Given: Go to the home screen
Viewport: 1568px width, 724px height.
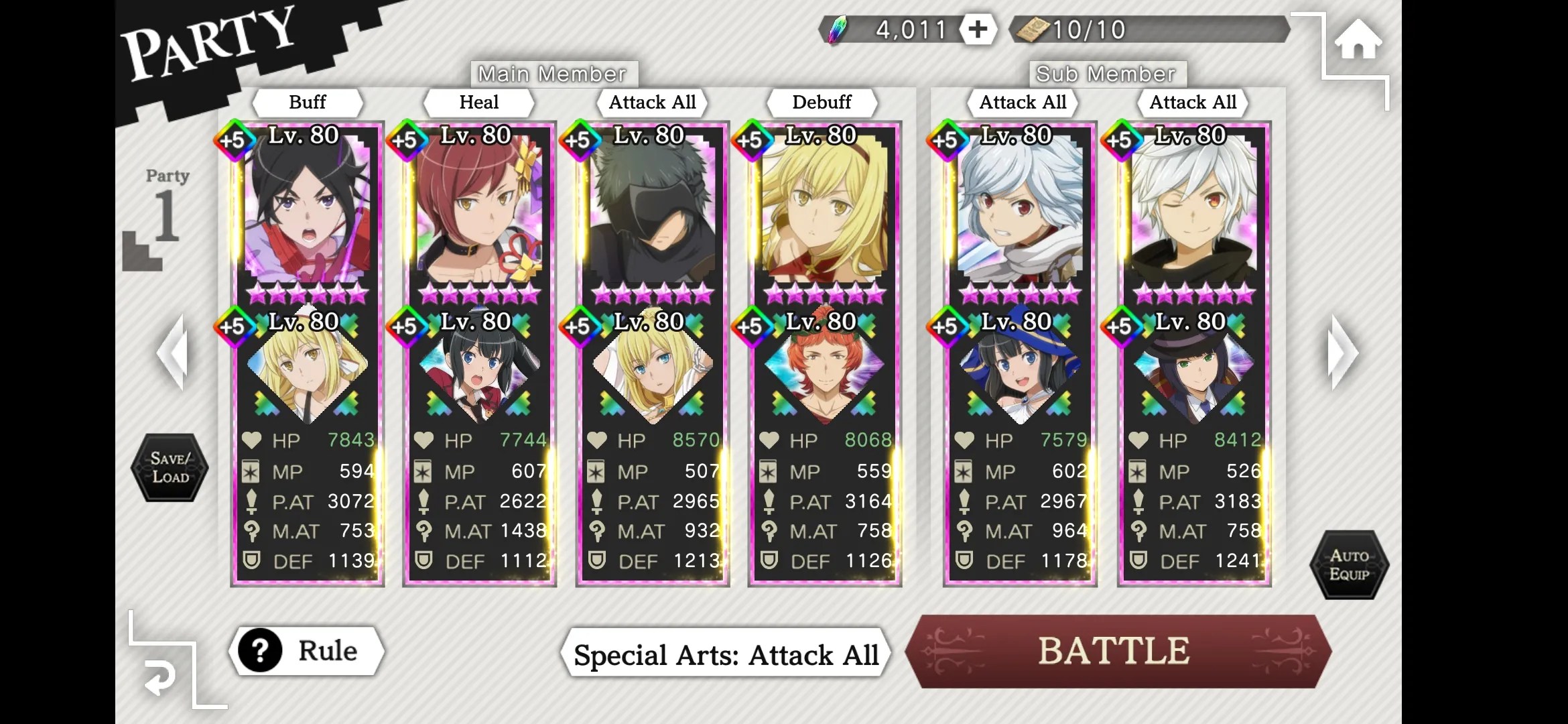Looking at the screenshot, I should click(x=1358, y=42).
